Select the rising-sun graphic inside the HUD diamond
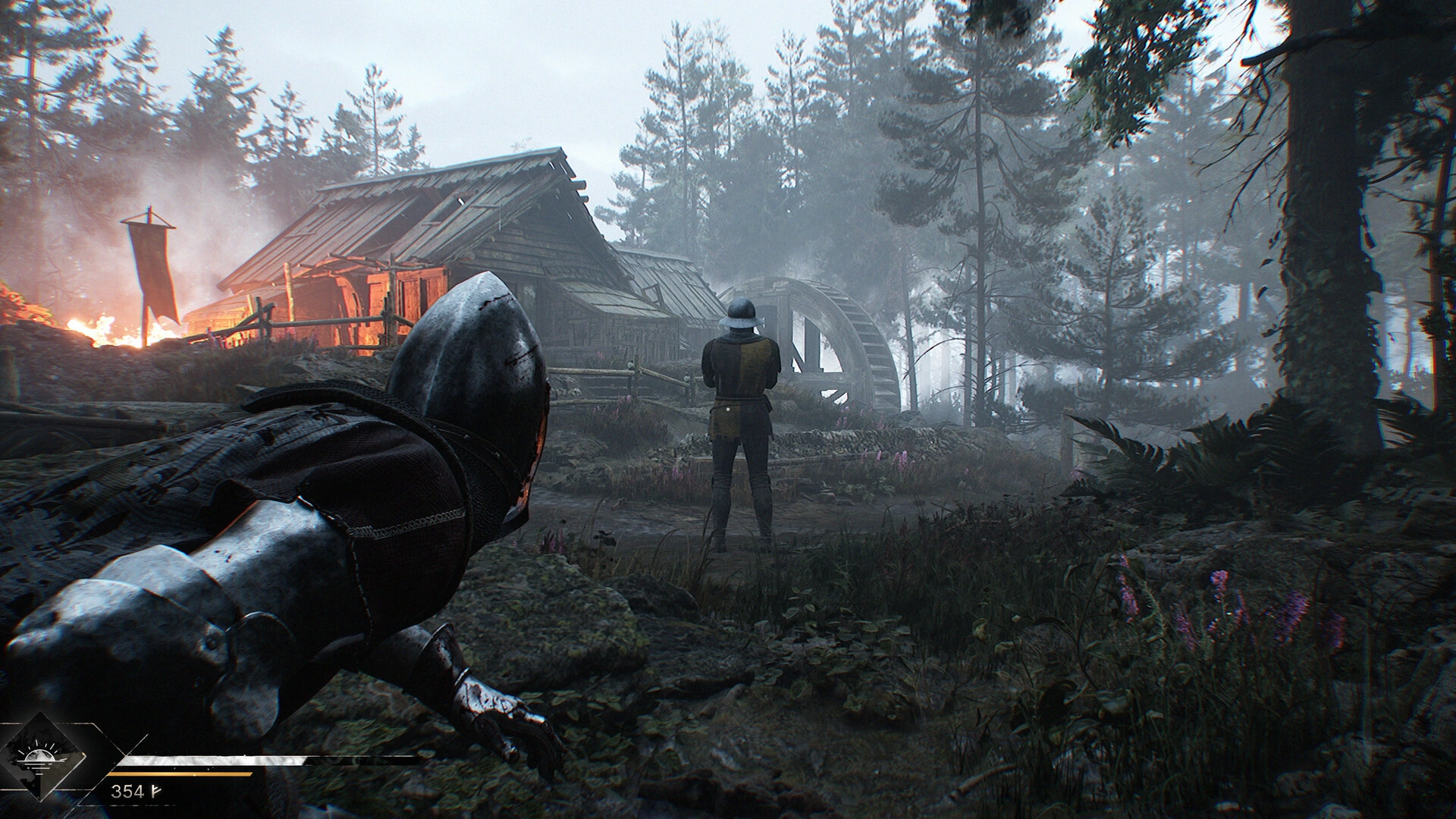1456x819 pixels. pyautogui.click(x=38, y=755)
